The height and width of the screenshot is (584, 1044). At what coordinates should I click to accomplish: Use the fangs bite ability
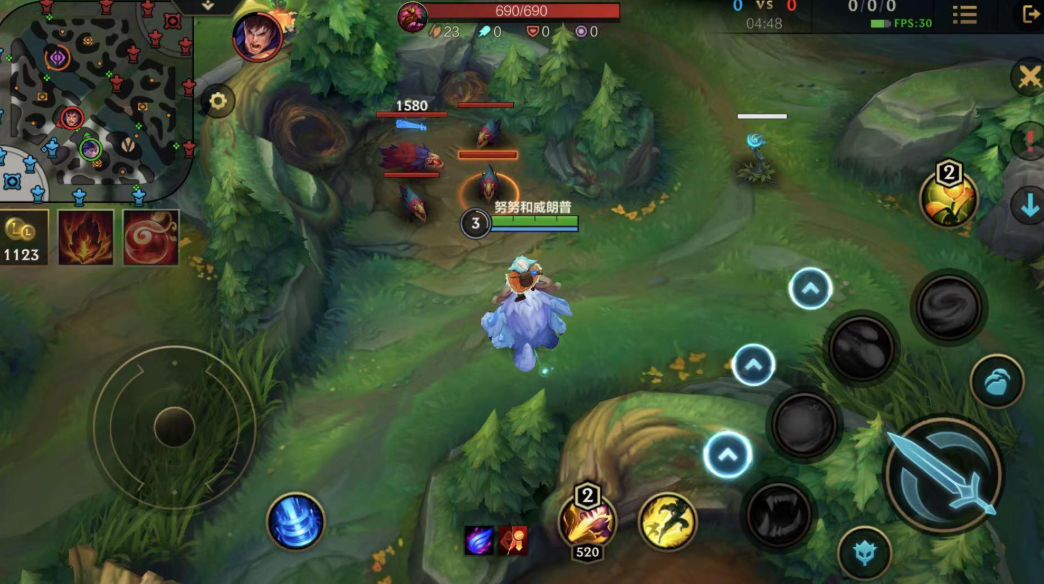778,513
